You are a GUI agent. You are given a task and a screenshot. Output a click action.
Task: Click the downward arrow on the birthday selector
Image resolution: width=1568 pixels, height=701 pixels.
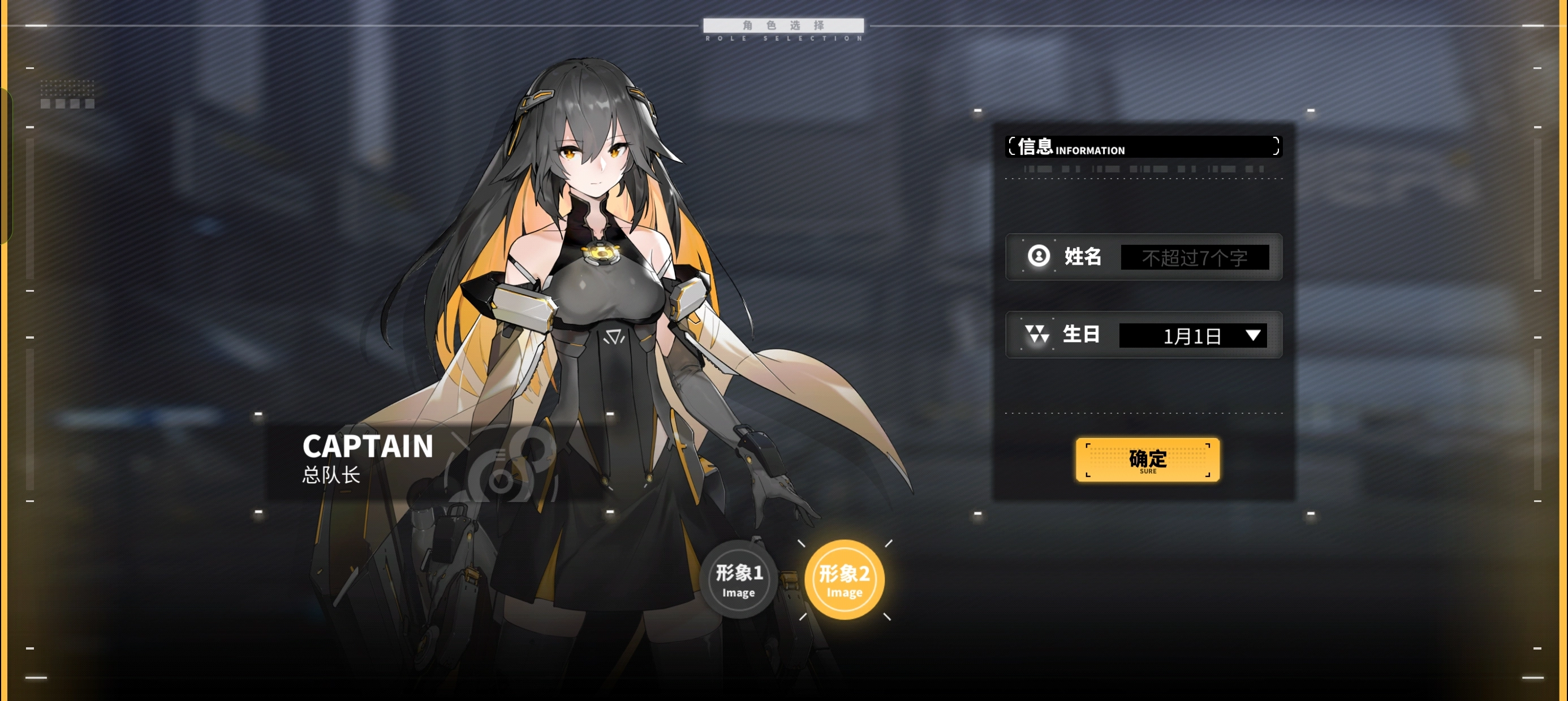point(1252,335)
